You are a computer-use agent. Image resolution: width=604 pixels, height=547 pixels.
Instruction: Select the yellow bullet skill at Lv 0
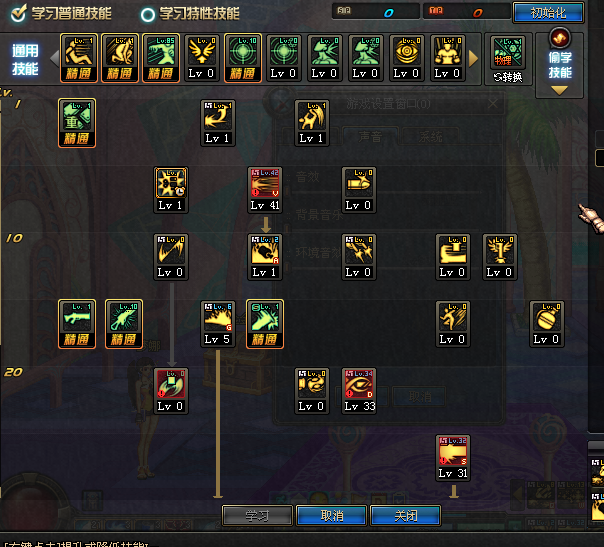pos(358,185)
